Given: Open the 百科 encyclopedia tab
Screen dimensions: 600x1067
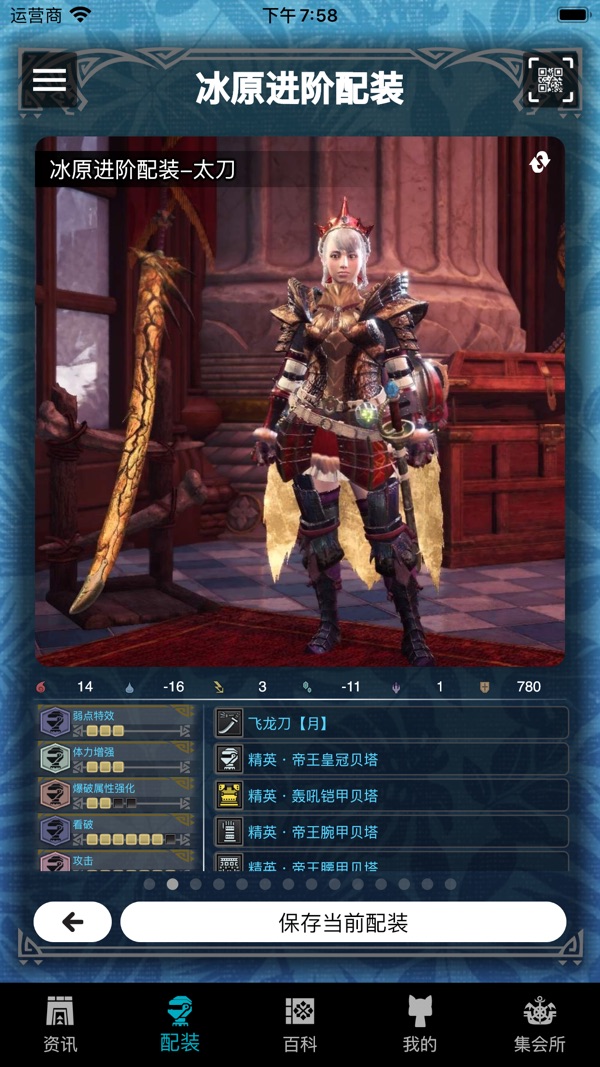Looking at the screenshot, I should [300, 1025].
